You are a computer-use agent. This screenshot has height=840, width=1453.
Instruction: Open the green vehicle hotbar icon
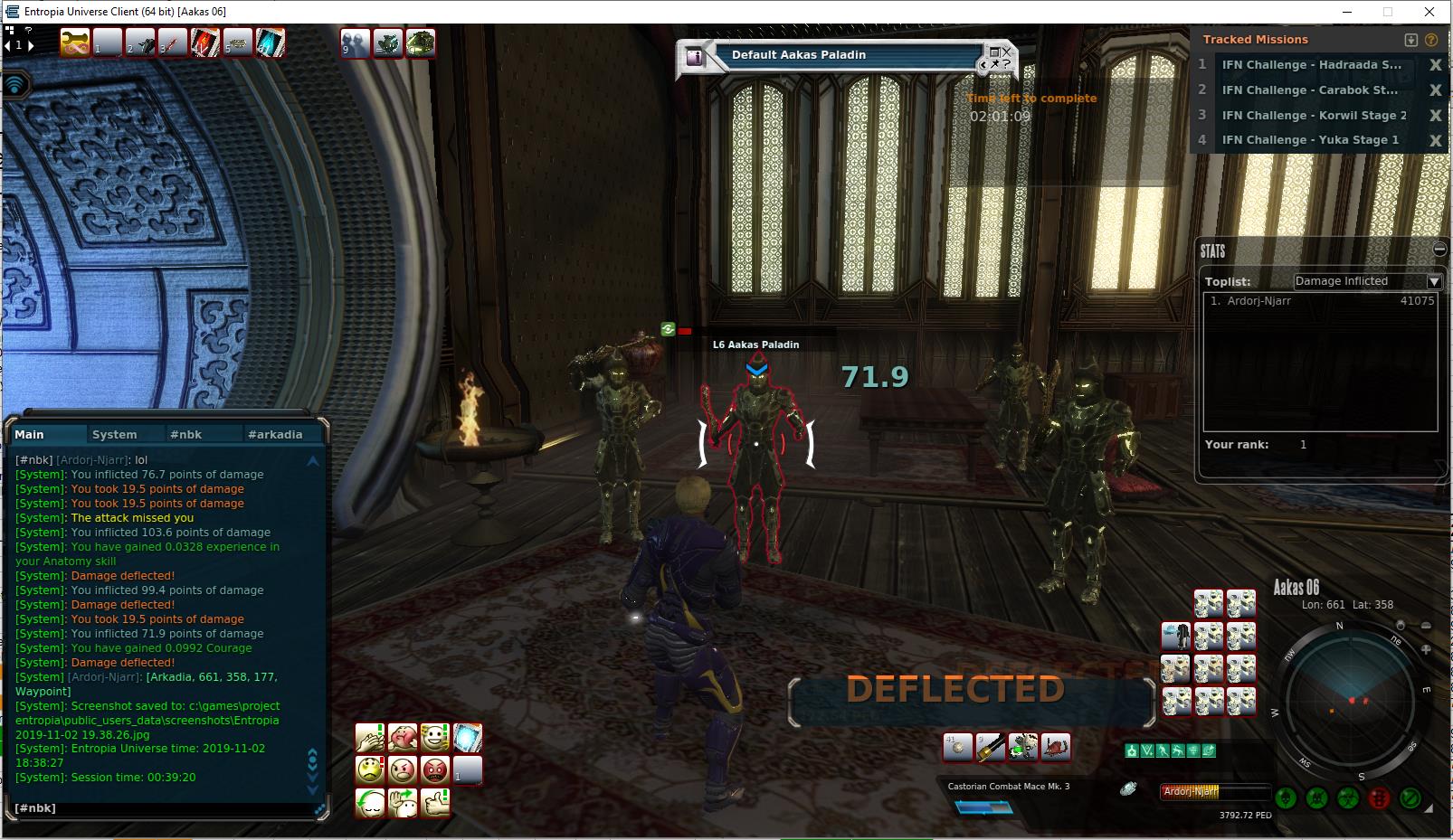[x=420, y=42]
